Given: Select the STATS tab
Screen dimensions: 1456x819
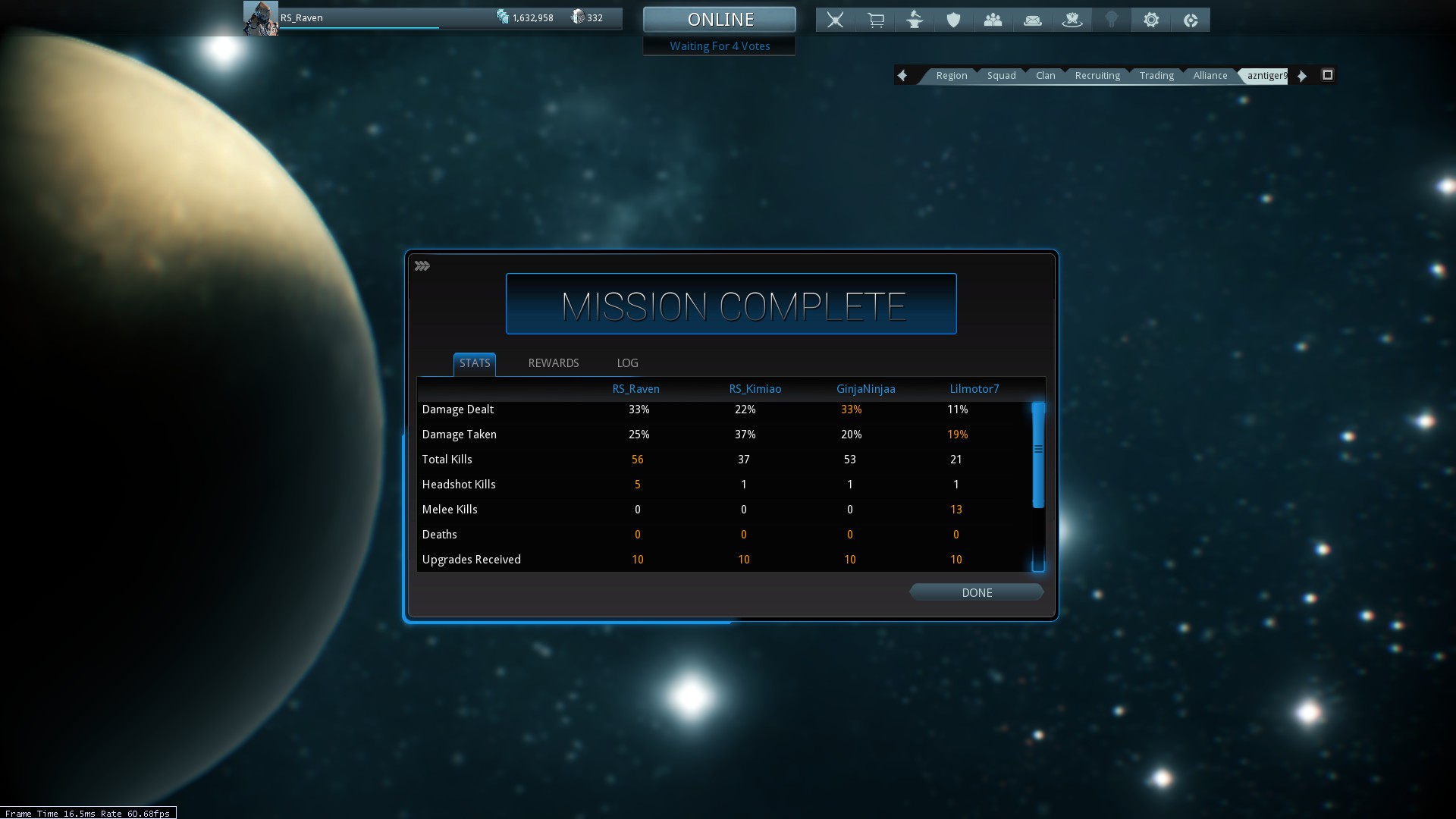Looking at the screenshot, I should pyautogui.click(x=475, y=363).
